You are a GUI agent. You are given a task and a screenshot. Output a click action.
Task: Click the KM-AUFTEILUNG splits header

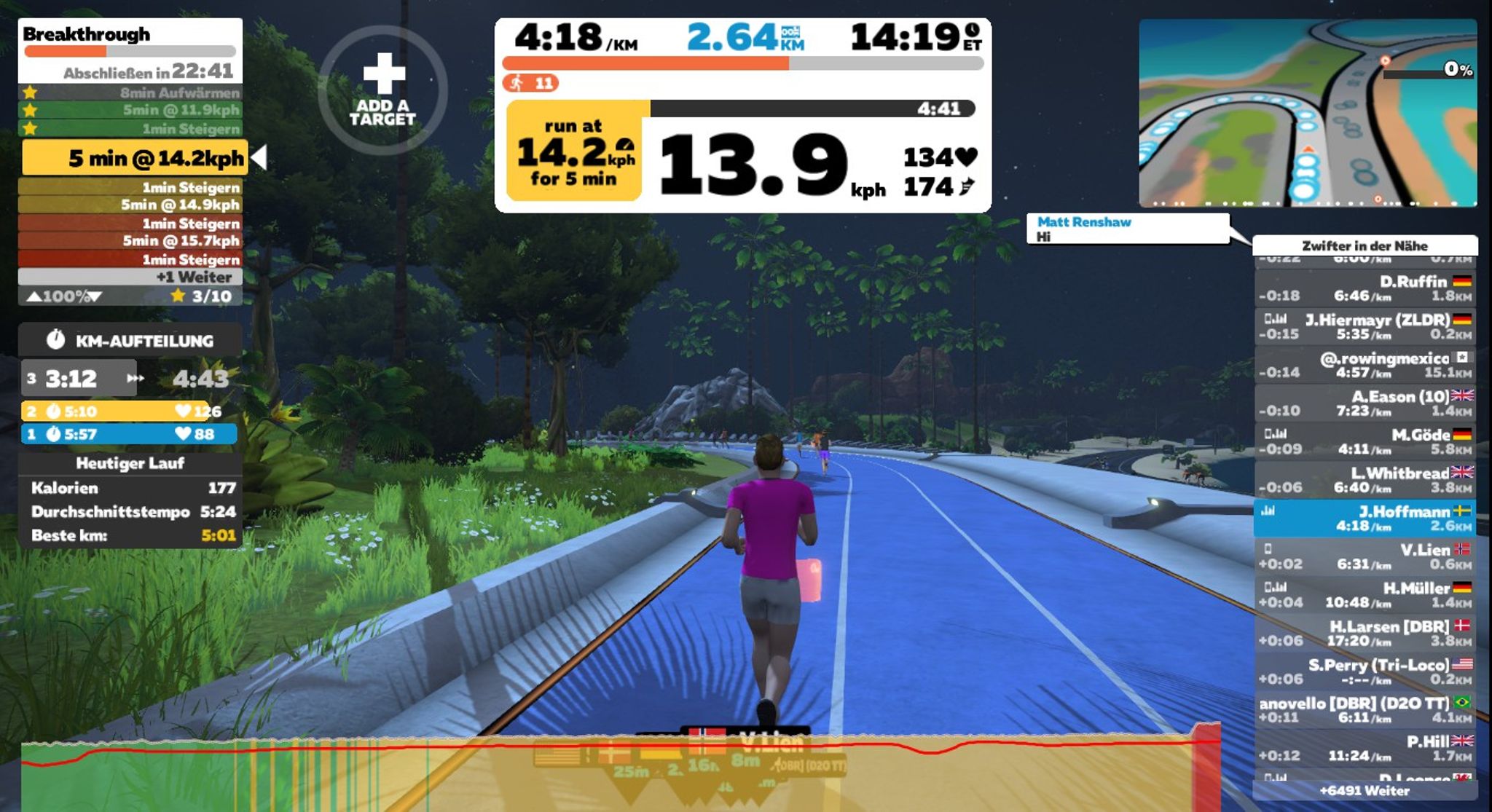click(x=130, y=340)
